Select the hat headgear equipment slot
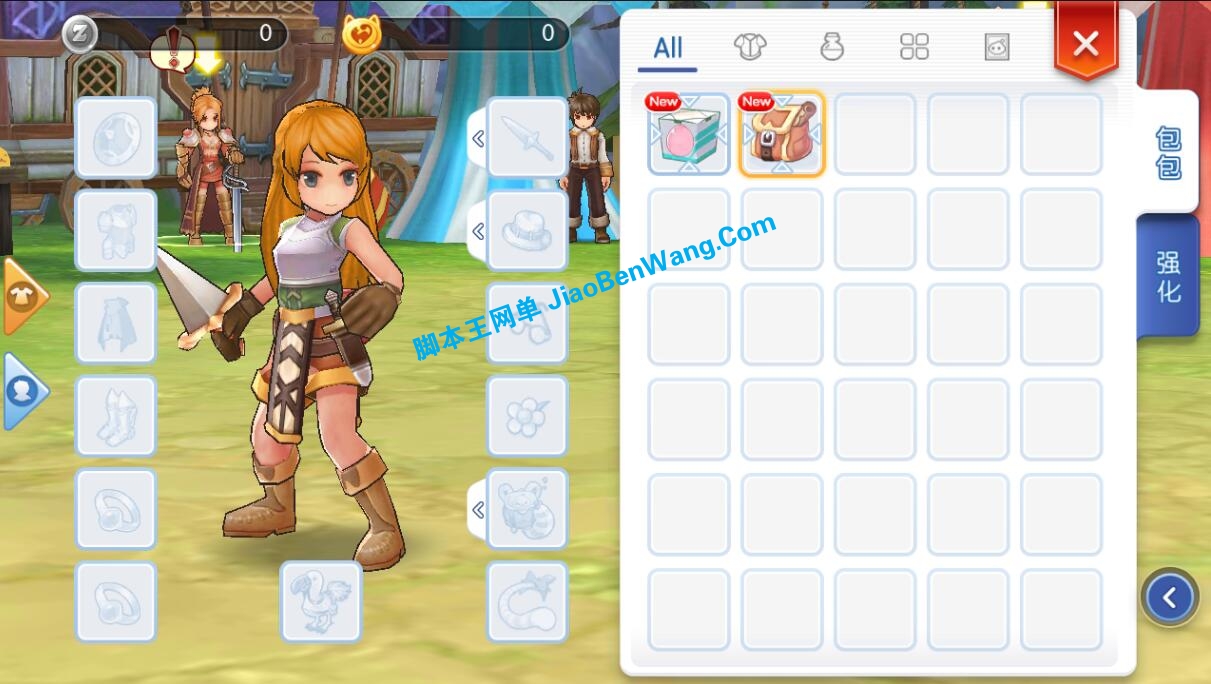The image size is (1211, 684). (527, 231)
